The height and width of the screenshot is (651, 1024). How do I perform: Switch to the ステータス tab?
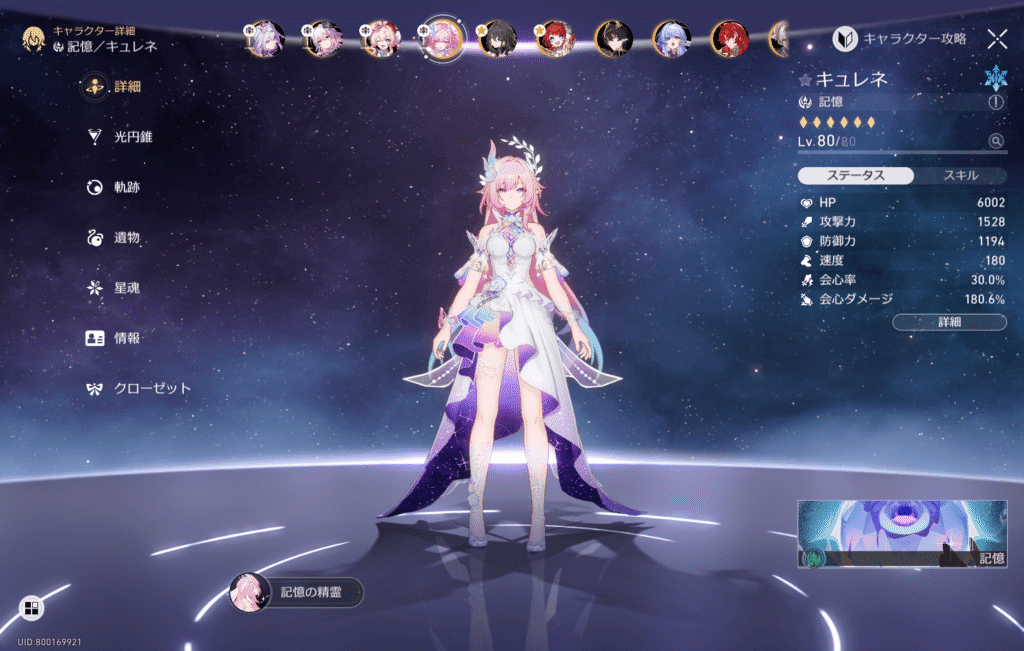pos(855,175)
